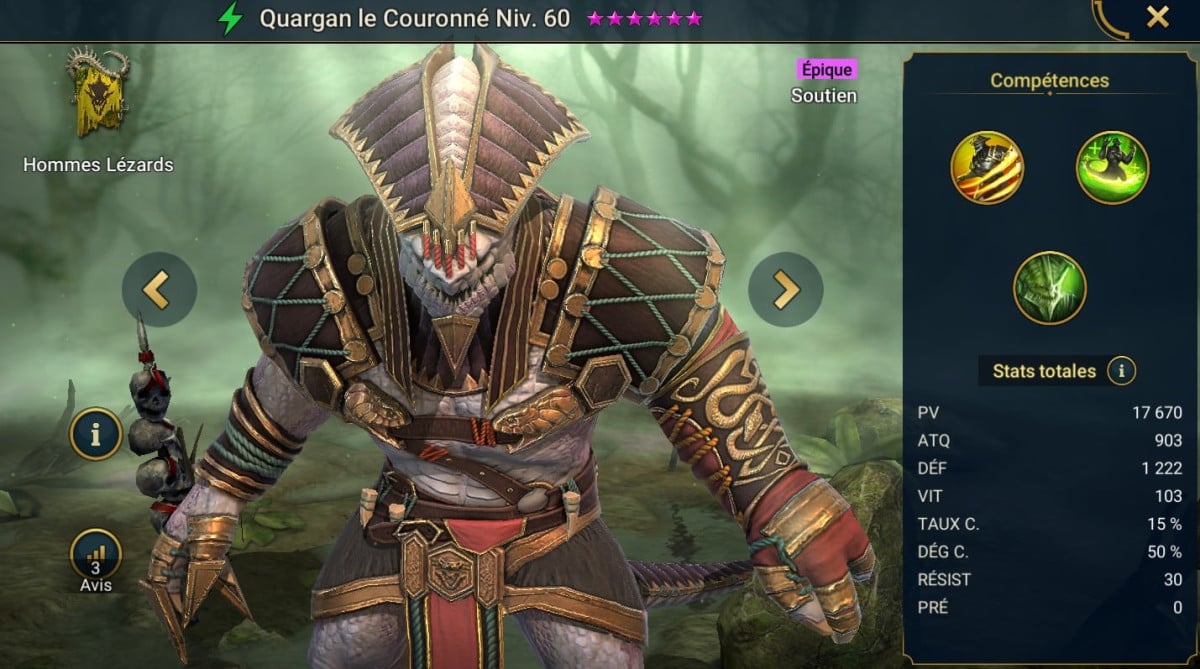Select the green healing skill icon

[x=1112, y=168]
